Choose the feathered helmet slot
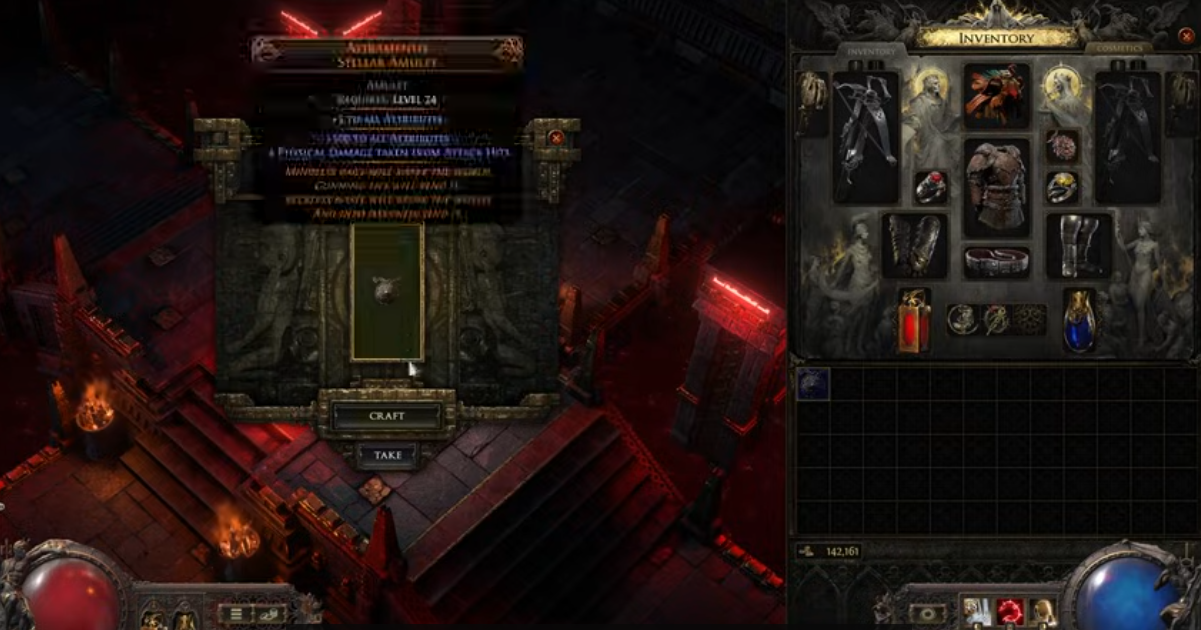 tap(996, 97)
